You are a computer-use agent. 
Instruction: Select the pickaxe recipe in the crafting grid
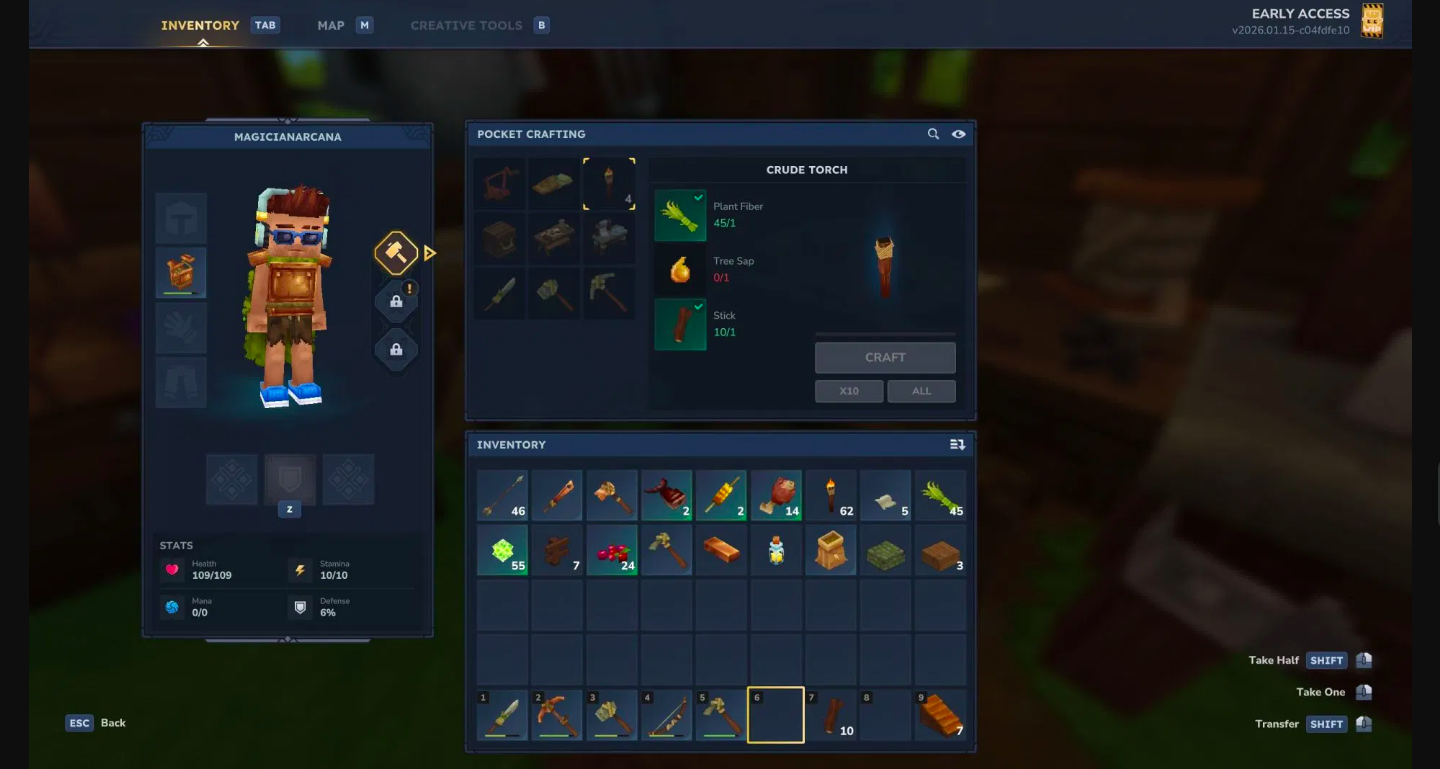tap(609, 293)
